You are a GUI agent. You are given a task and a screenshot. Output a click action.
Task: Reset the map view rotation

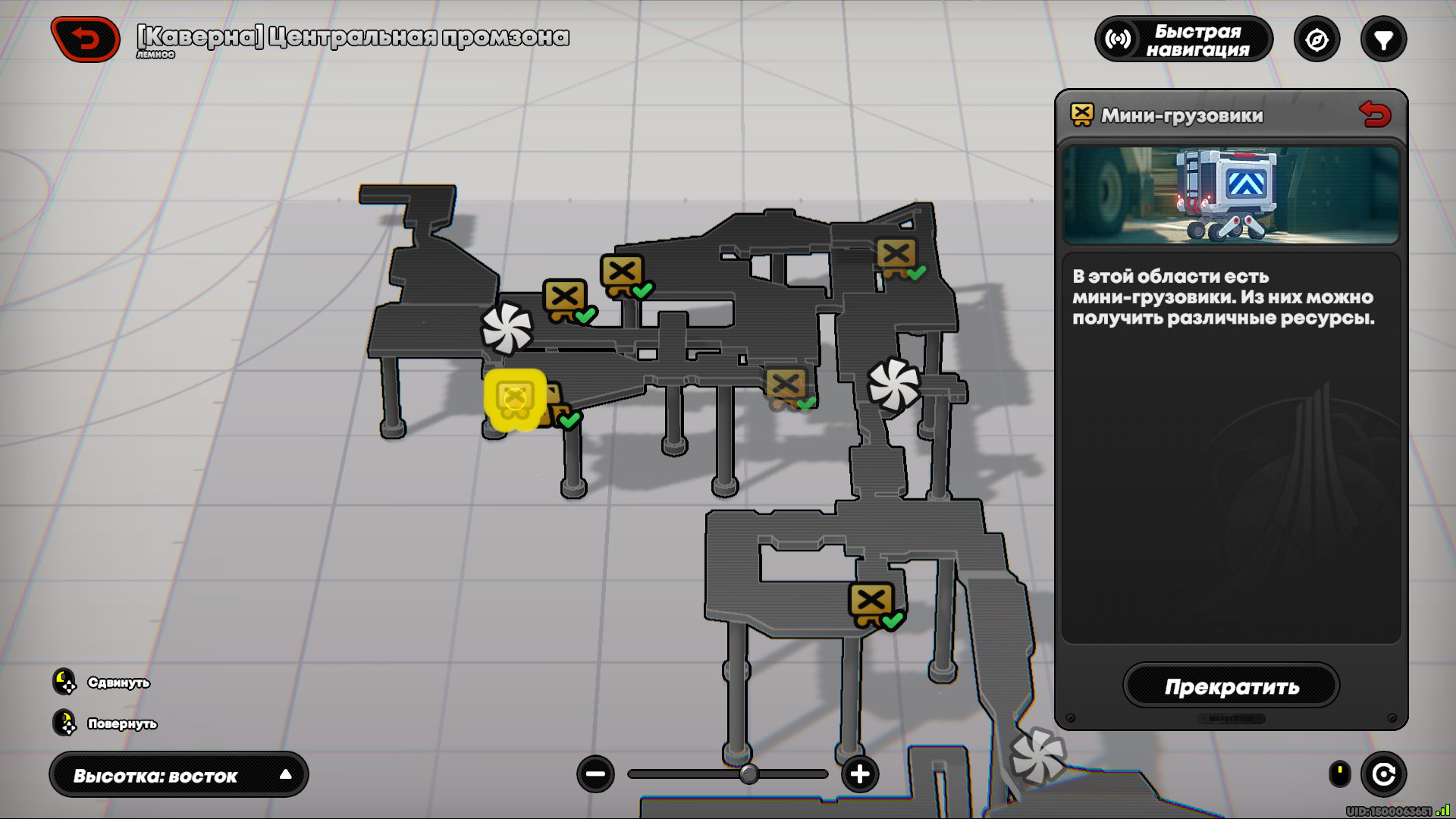1383,774
